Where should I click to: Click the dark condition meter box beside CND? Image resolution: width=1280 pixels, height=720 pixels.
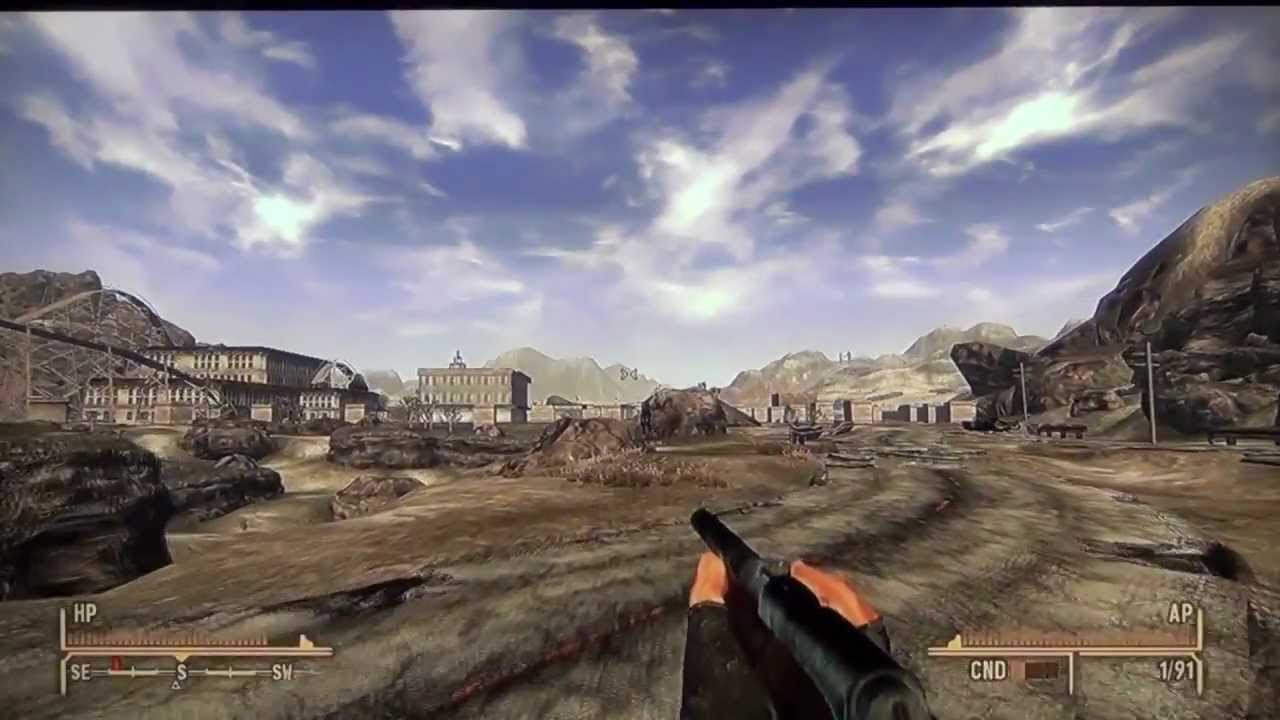click(x=1042, y=669)
